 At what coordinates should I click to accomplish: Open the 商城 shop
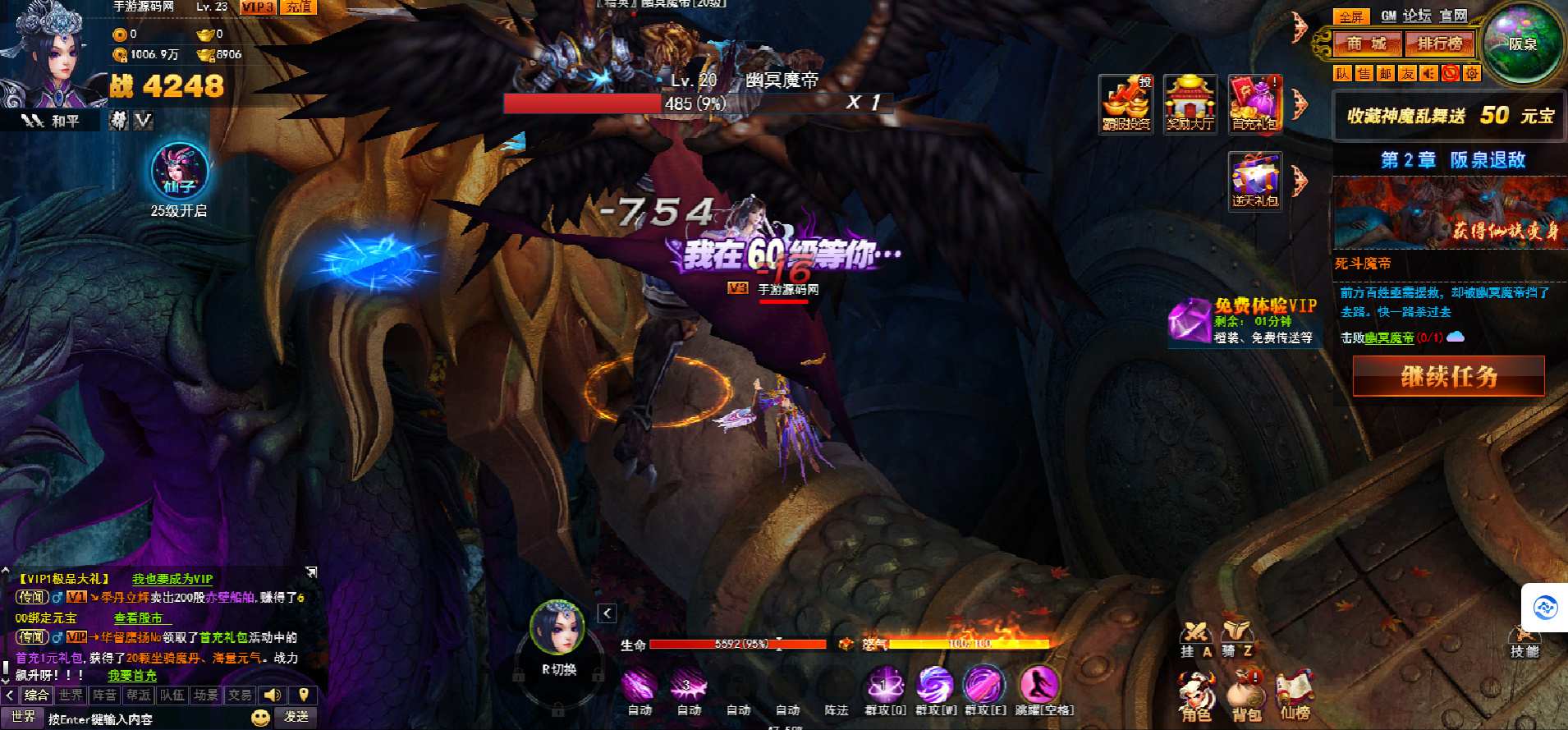pyautogui.click(x=1366, y=44)
